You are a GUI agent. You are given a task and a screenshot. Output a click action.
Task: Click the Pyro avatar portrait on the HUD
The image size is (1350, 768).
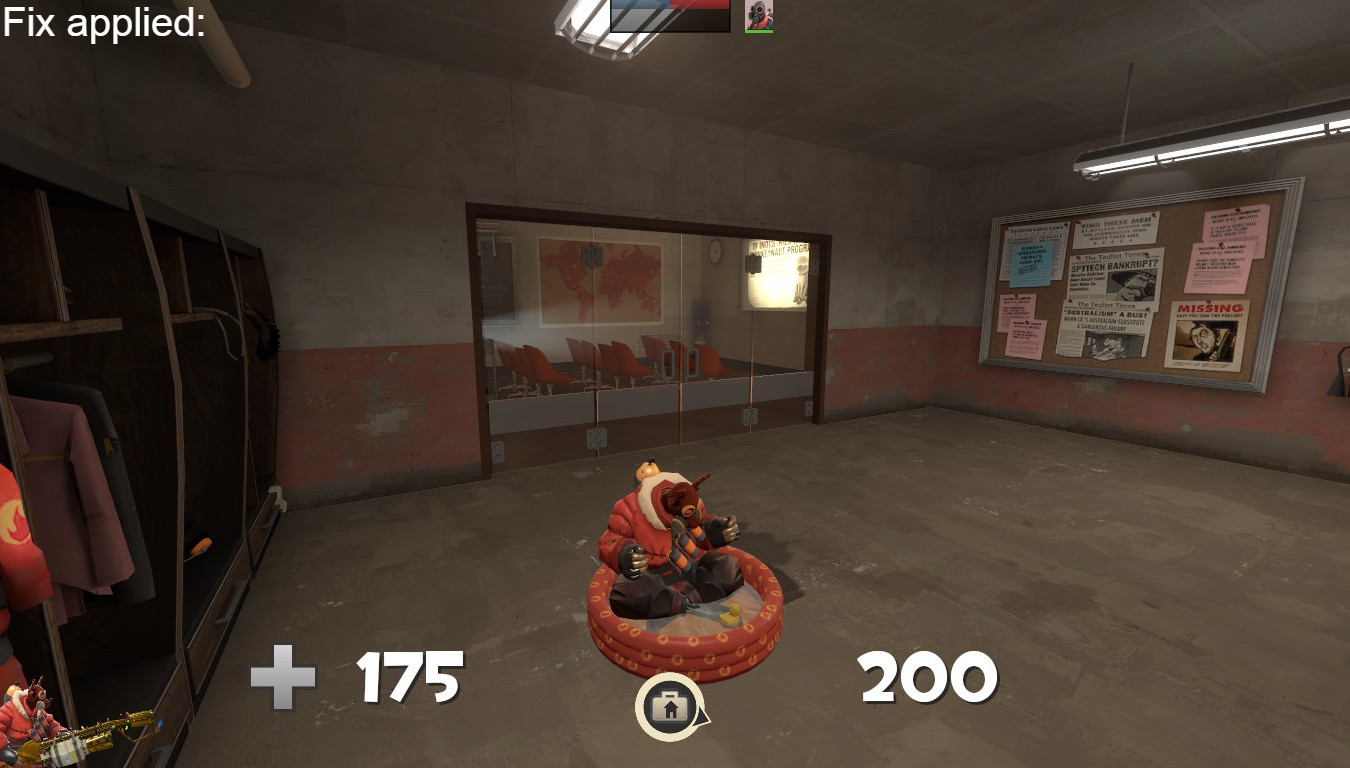click(x=759, y=14)
